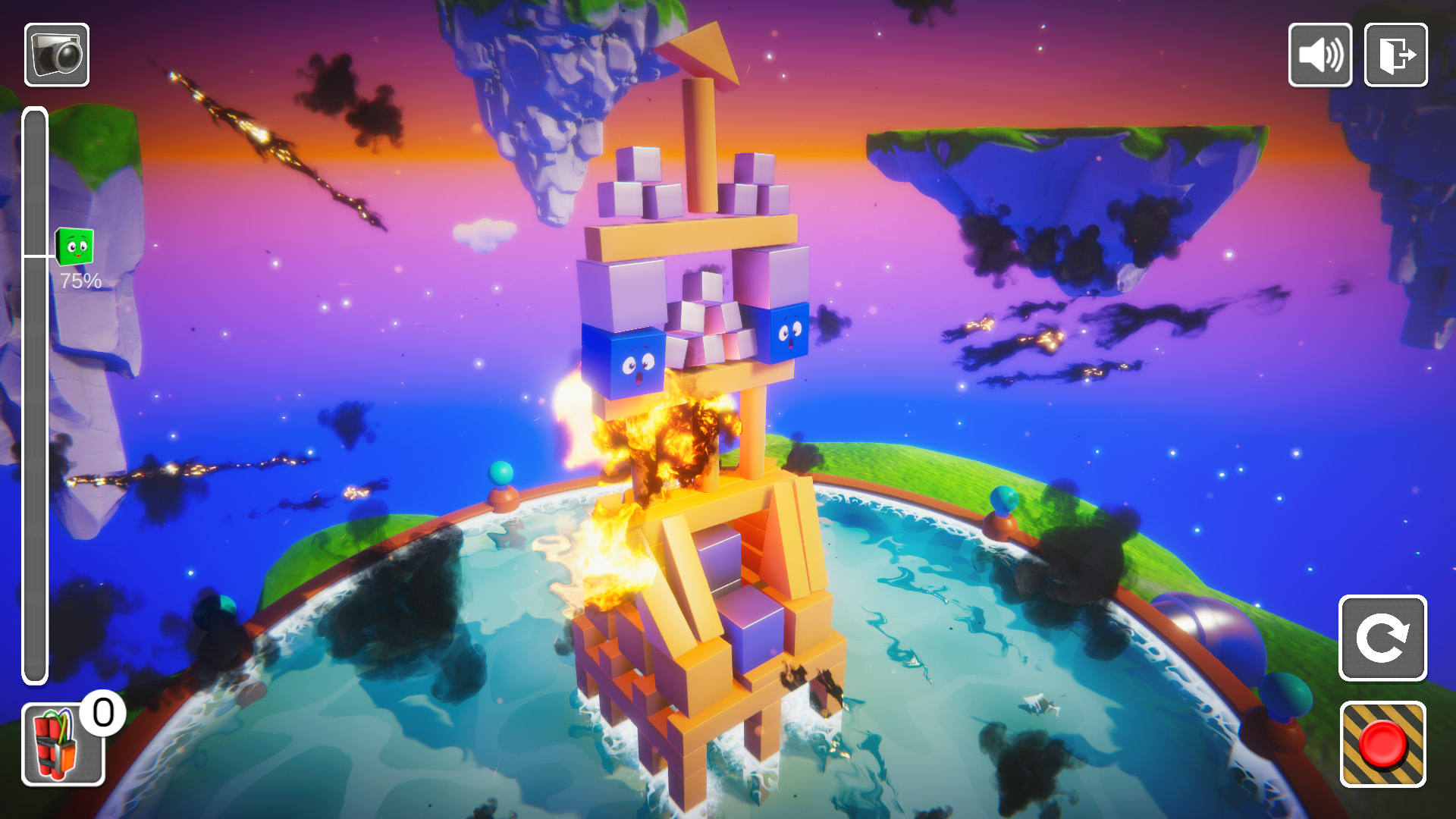Viewport: 1456px width, 819px height.
Task: Click the camera screenshot icon
Action: click(59, 53)
